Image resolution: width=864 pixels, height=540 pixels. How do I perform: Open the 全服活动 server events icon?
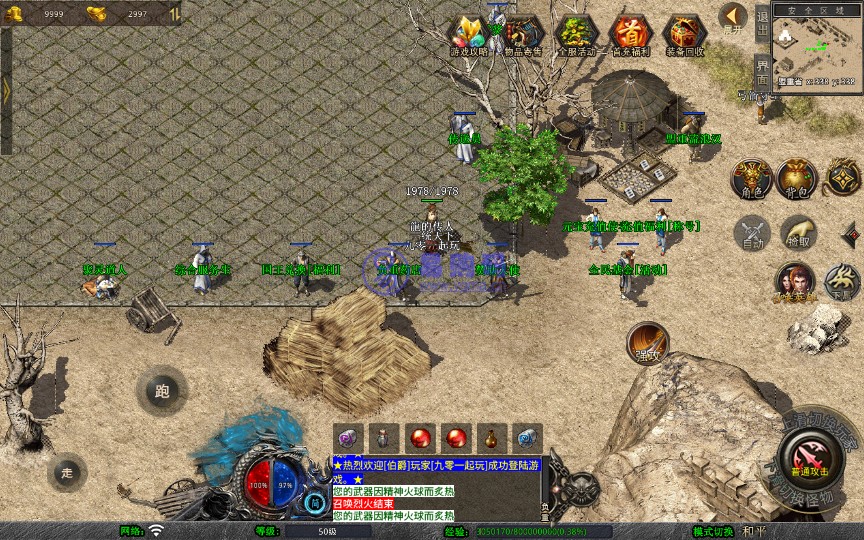pyautogui.click(x=576, y=35)
